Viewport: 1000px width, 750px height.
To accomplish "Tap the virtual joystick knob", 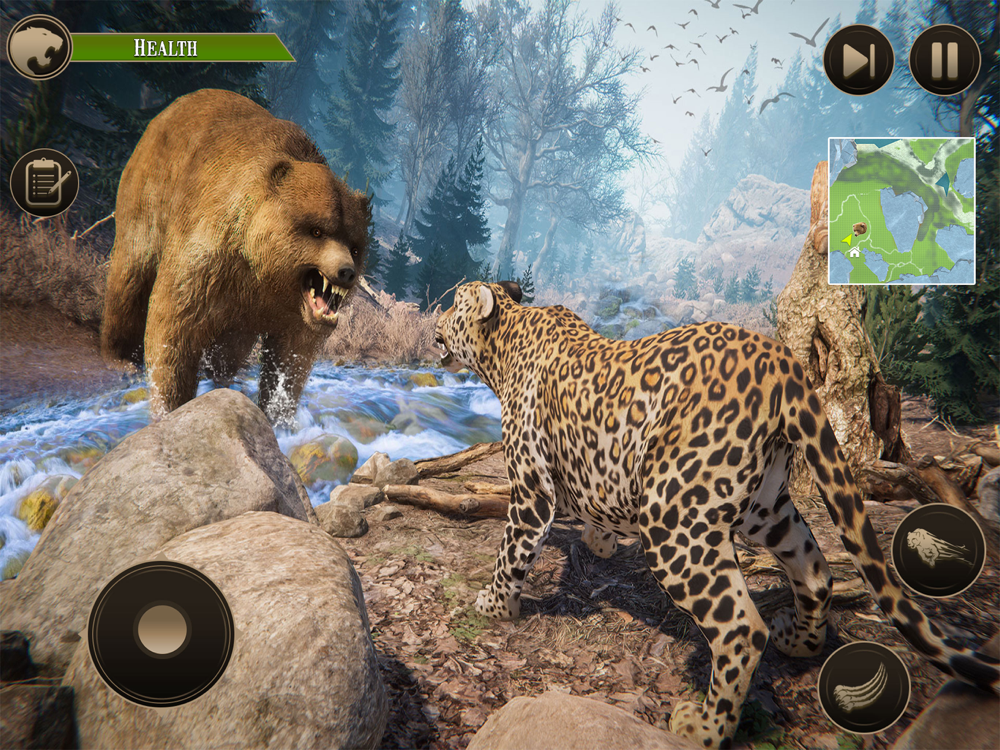I will click(x=161, y=630).
